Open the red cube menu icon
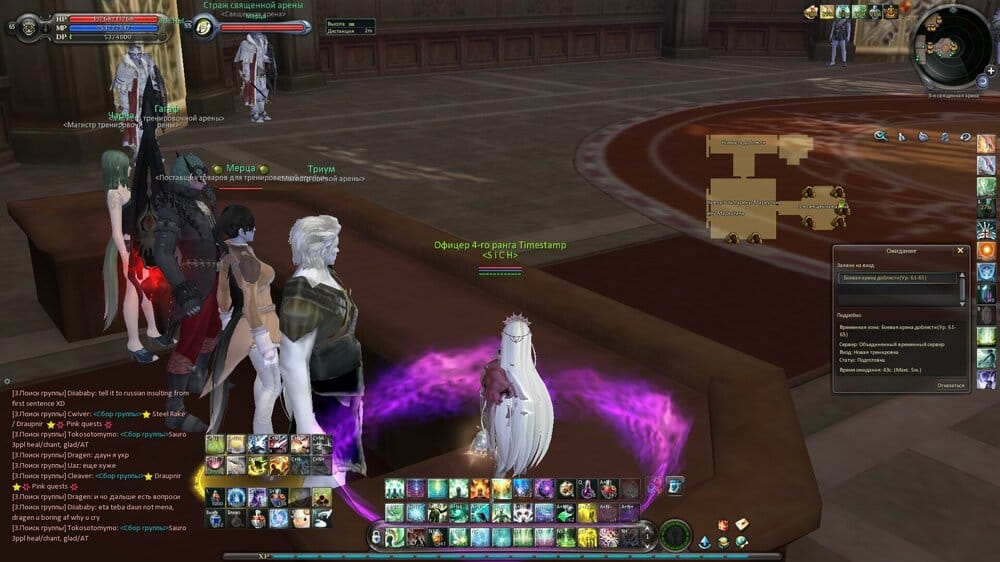Viewport: 1000px width, 562px height. [723, 525]
